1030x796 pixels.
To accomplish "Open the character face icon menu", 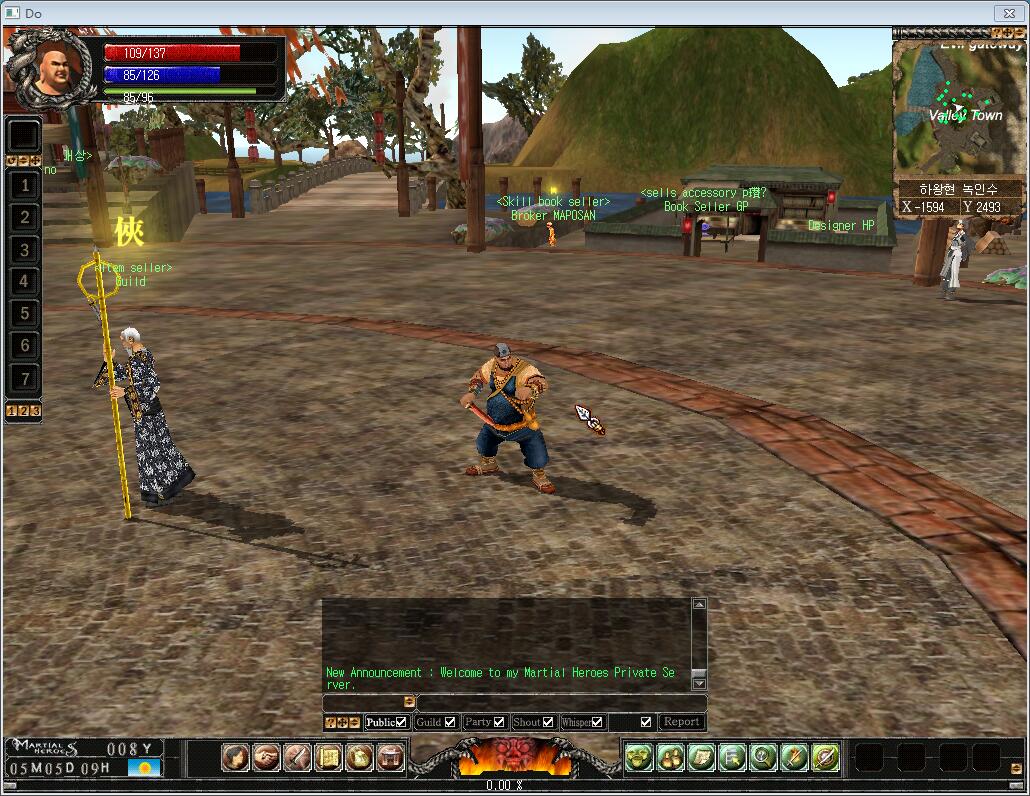I will click(235, 758).
